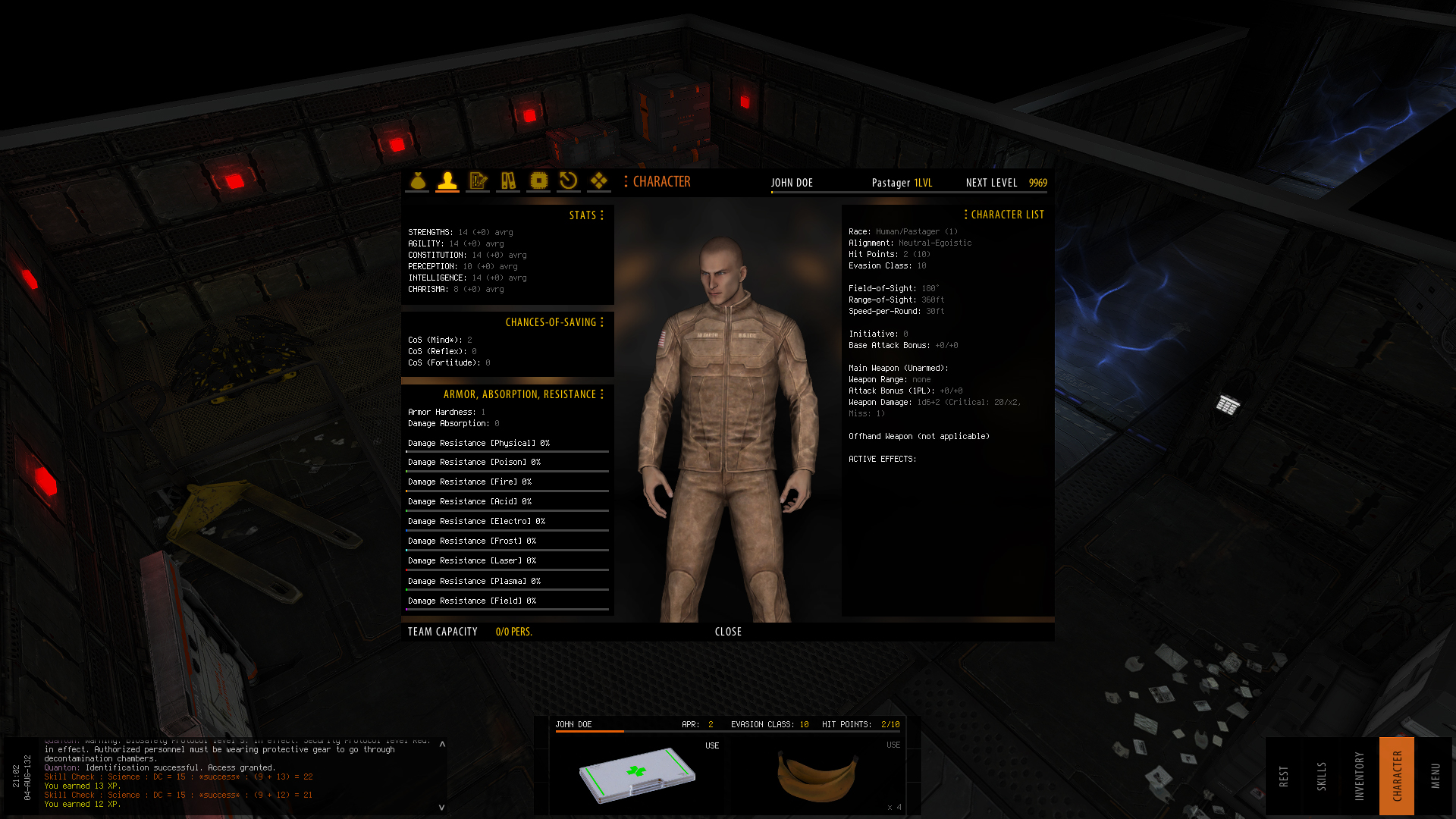The image size is (1456, 819).
Task: Open the MENU tab on right edge
Action: 1436,773
